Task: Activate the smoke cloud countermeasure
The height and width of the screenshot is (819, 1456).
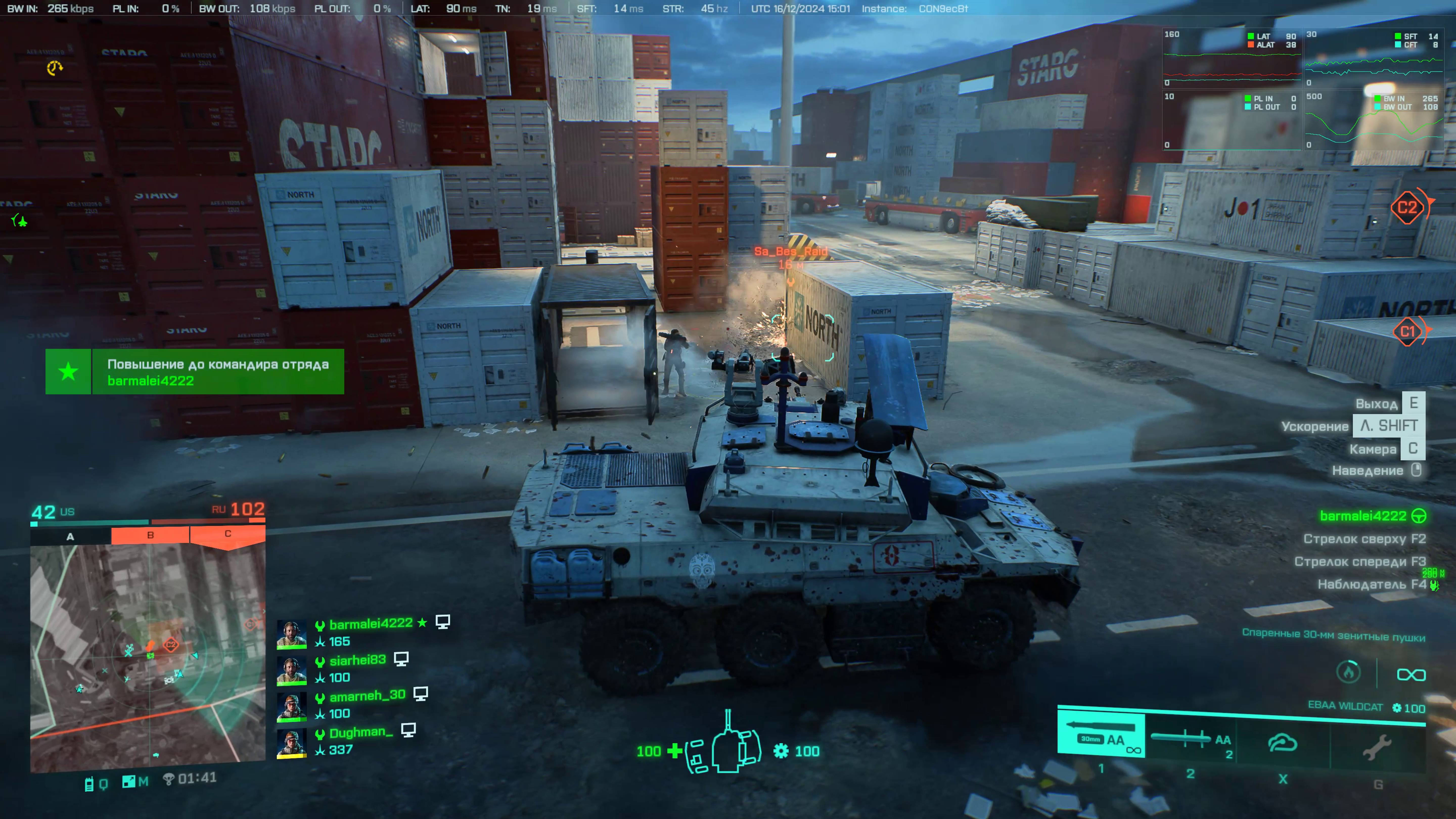Action: pyautogui.click(x=1283, y=744)
